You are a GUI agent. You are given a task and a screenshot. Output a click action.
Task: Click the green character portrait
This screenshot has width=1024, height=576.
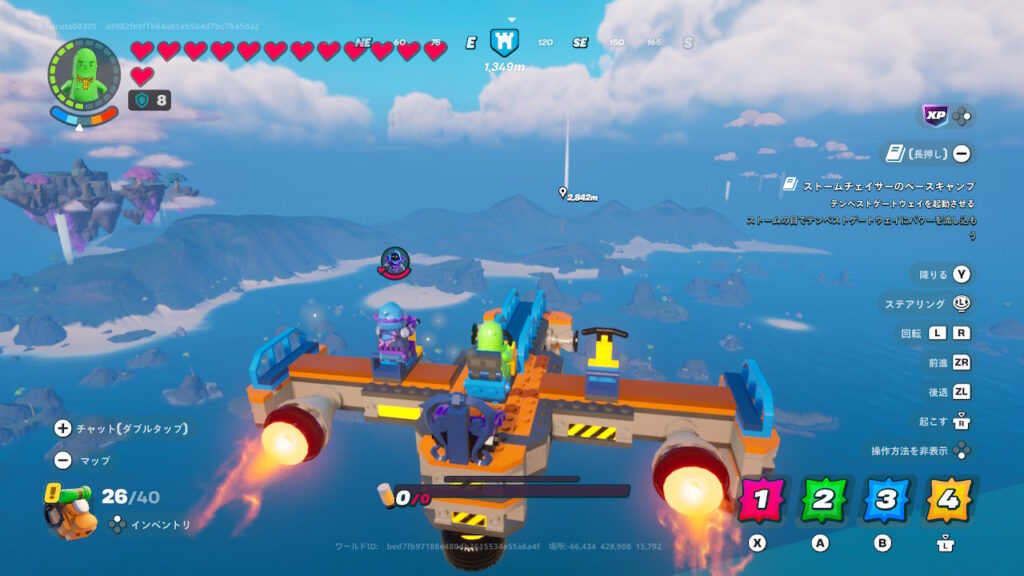83,74
